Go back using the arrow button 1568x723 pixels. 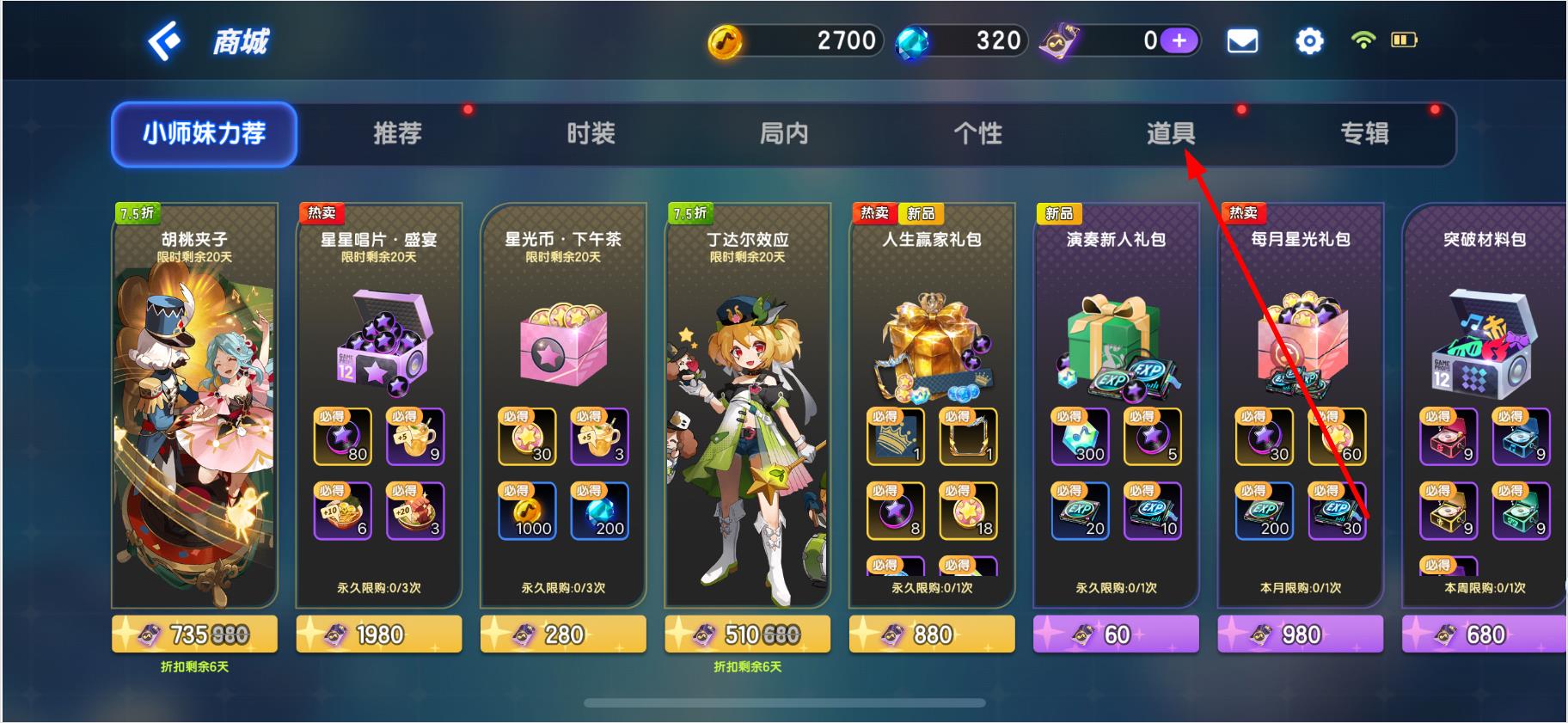click(x=163, y=40)
